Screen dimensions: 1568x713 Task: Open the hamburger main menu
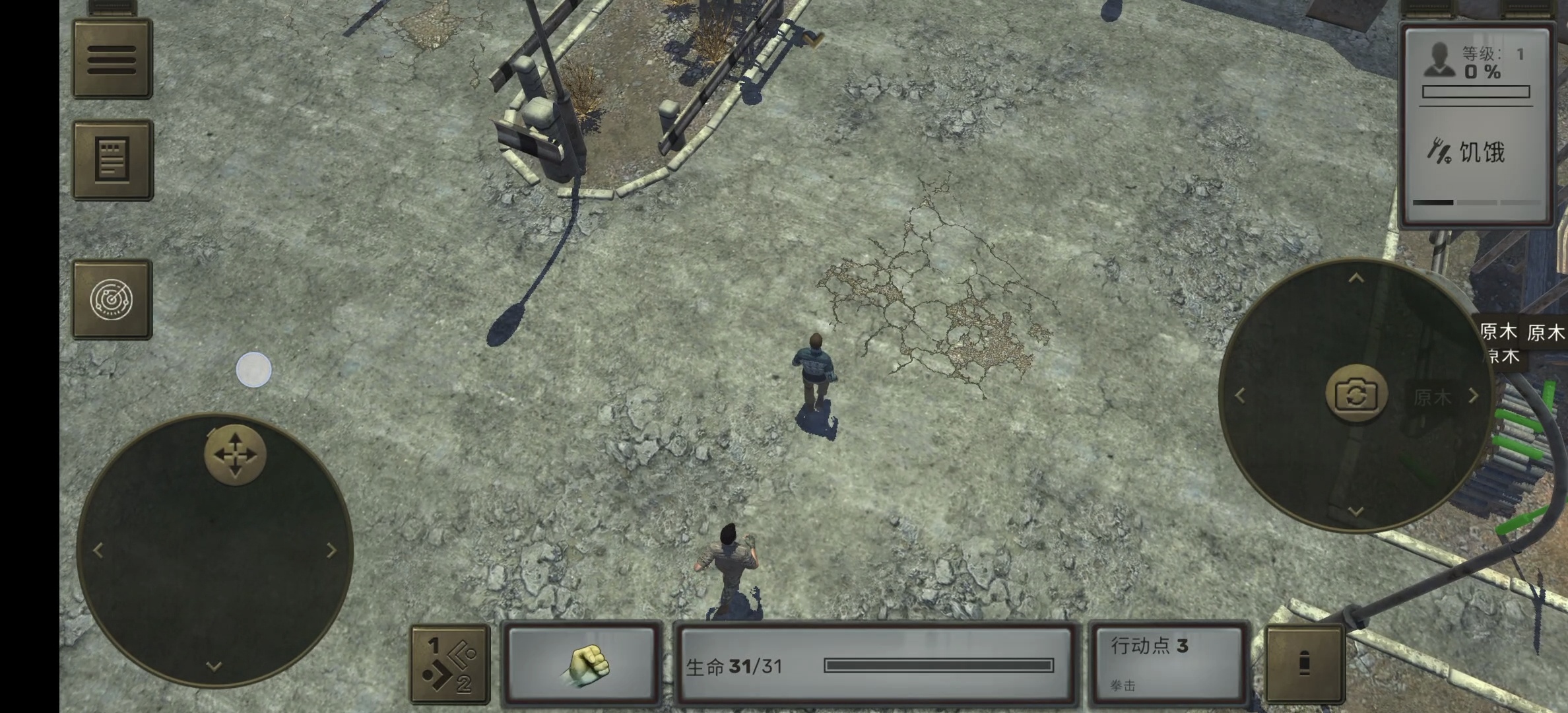click(x=112, y=60)
